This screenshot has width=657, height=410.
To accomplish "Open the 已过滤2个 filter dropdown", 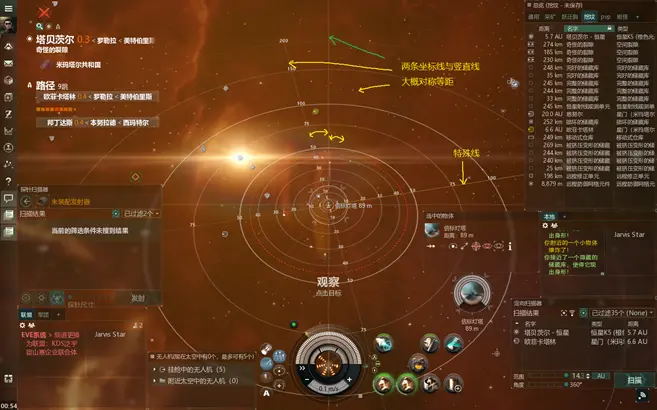I will [x=140, y=213].
